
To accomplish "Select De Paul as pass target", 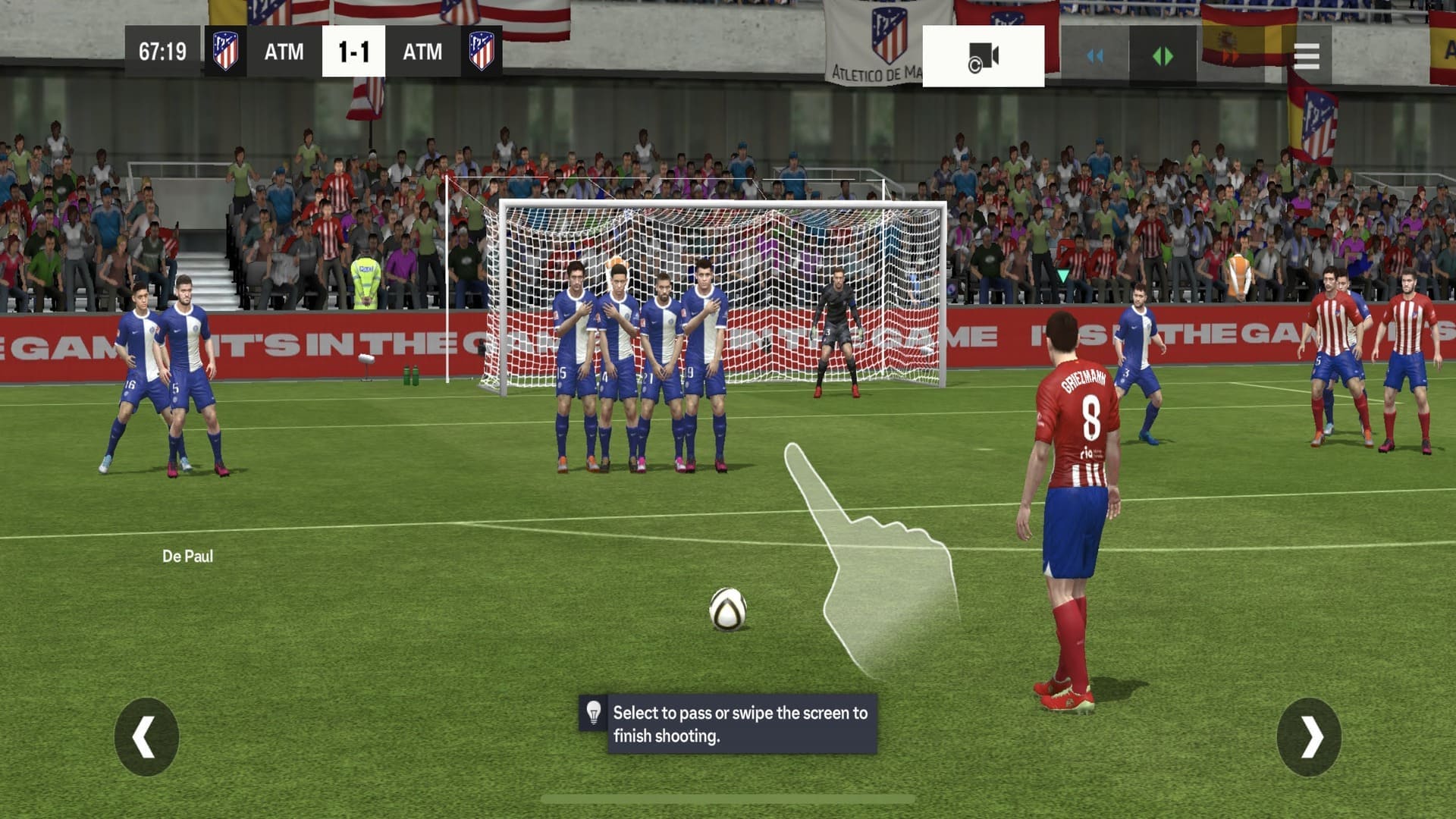I will [187, 556].
